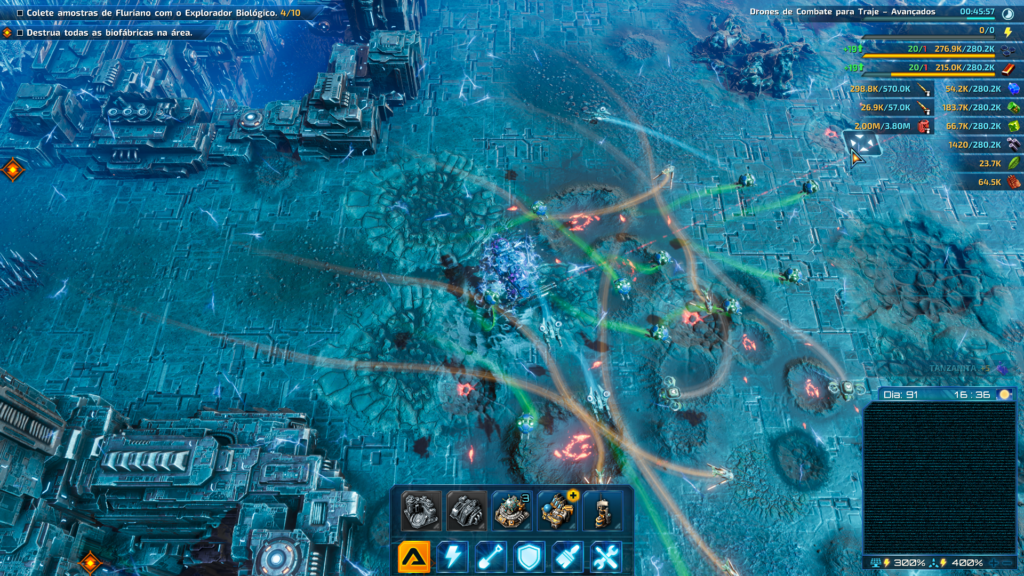1024x576 pixels.
Task: Select the destroy biofábricas objective
Action: coord(112,33)
